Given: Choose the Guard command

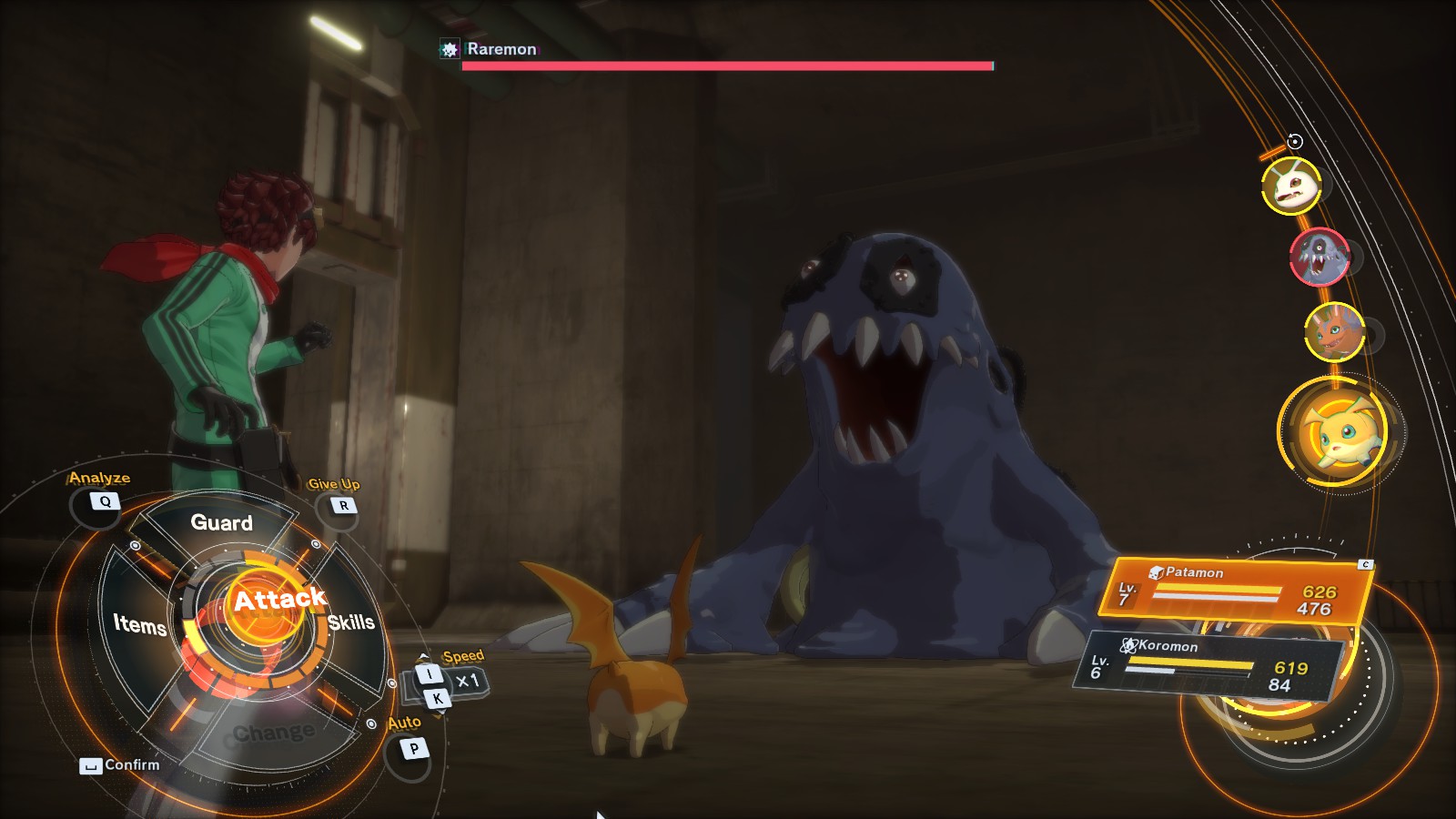Looking at the screenshot, I should click(x=221, y=522).
